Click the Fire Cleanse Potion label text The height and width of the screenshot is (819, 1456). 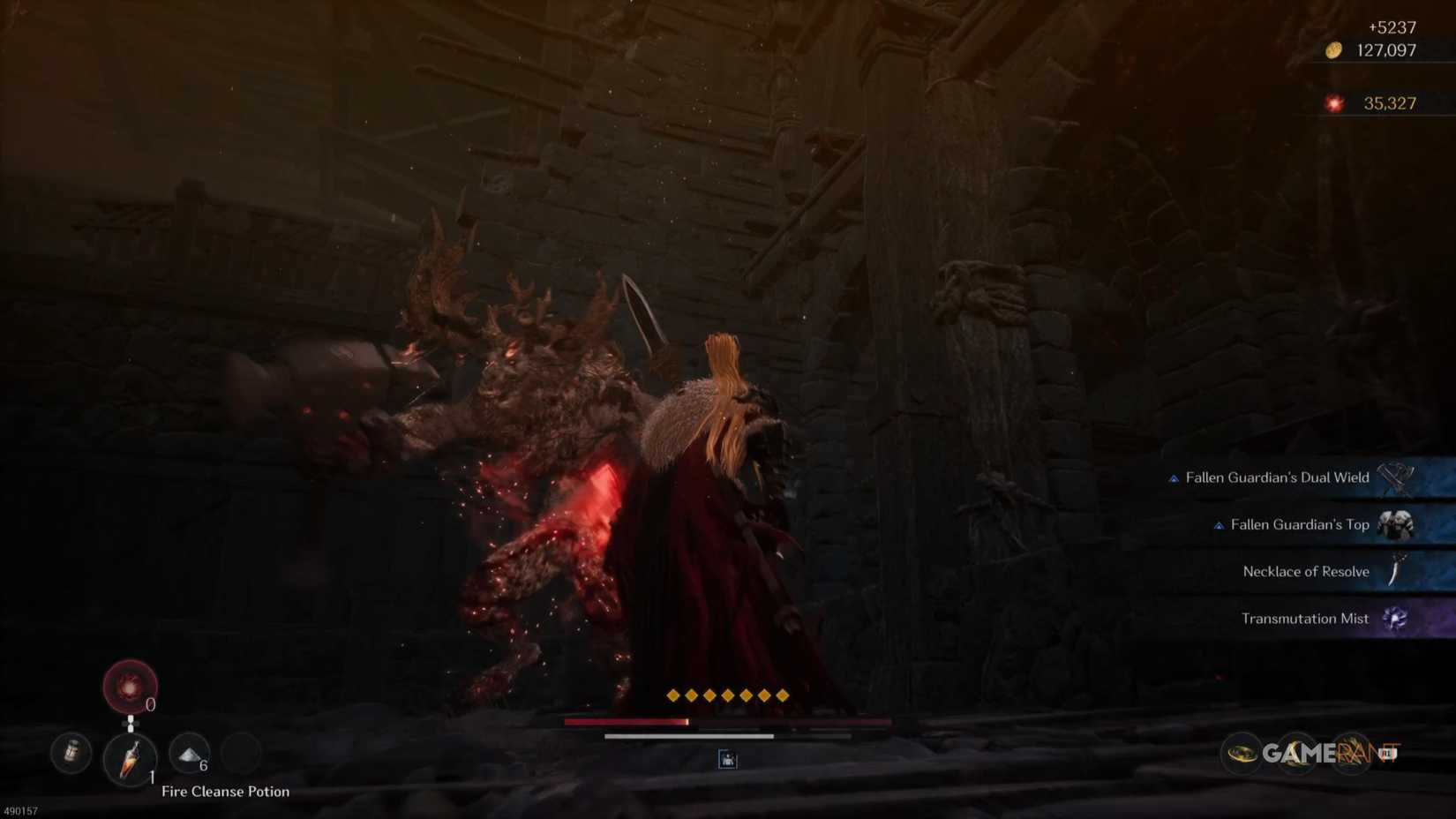pyautogui.click(x=226, y=792)
